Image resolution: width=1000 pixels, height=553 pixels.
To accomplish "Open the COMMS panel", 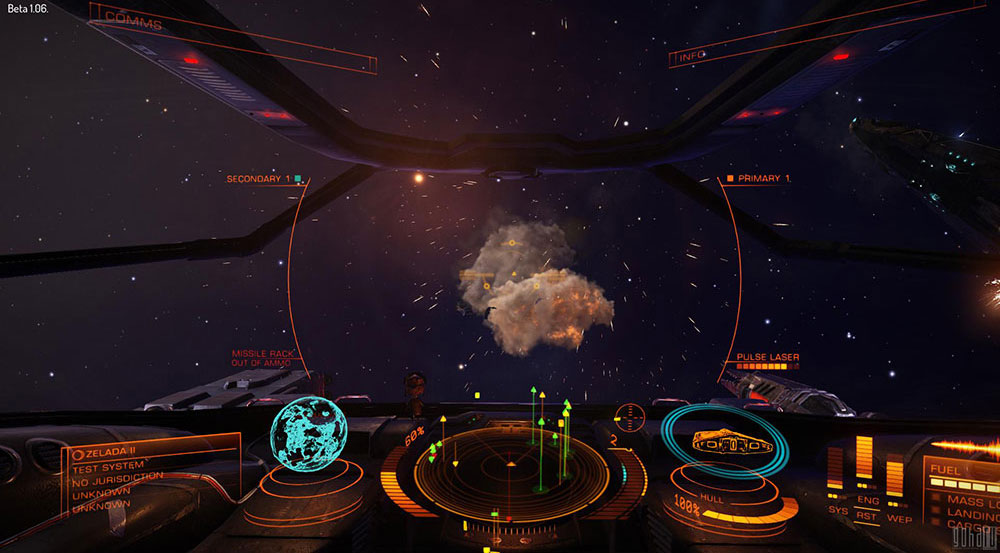I will (x=133, y=19).
